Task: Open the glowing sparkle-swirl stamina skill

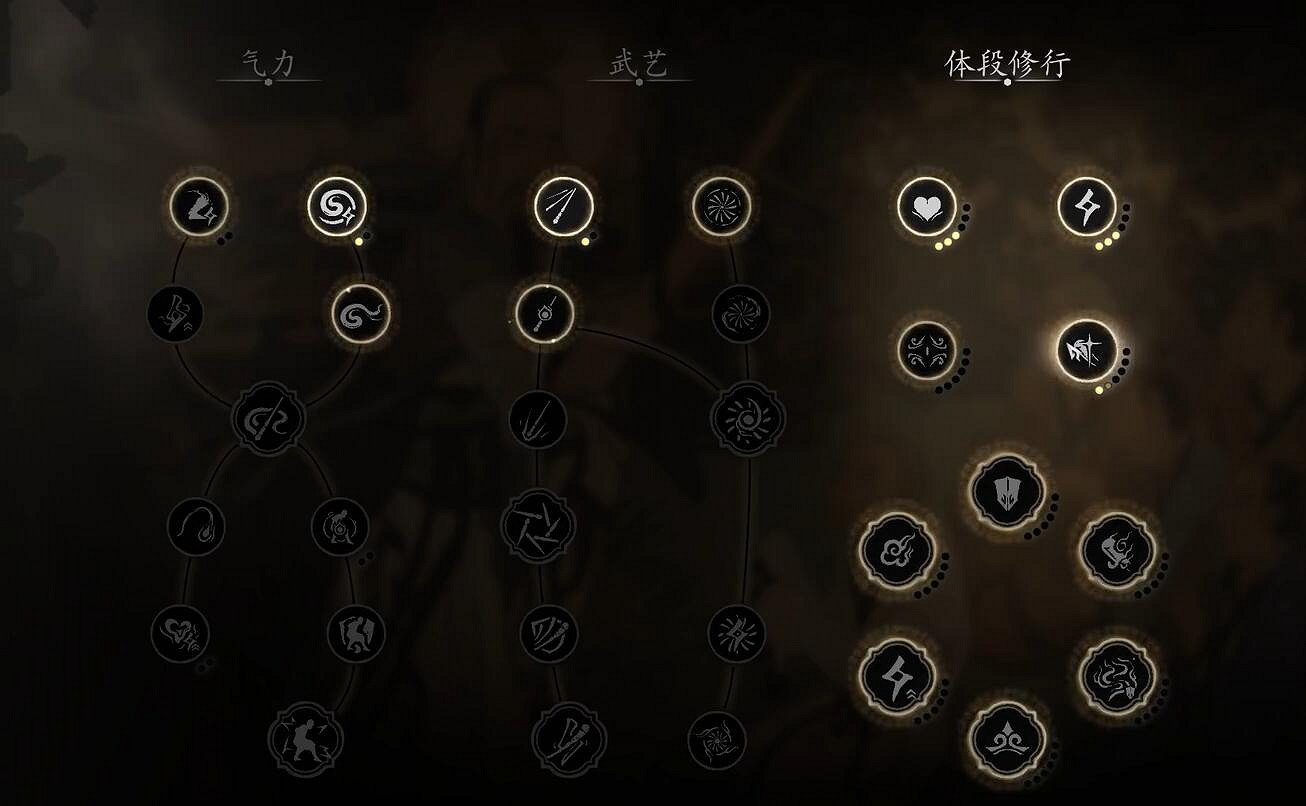Action: pos(337,205)
